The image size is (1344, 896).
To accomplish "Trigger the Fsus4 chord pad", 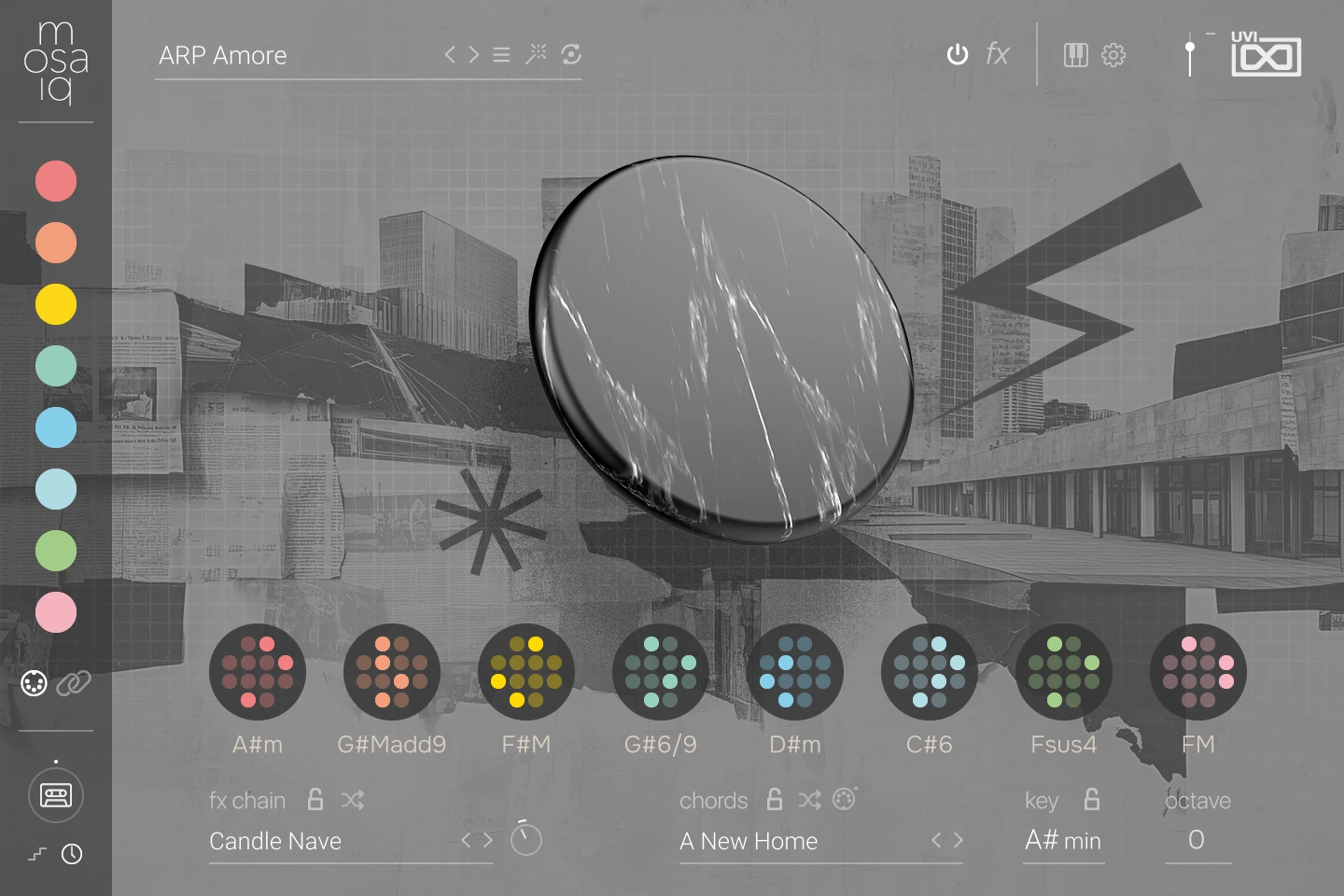I will 1064,672.
